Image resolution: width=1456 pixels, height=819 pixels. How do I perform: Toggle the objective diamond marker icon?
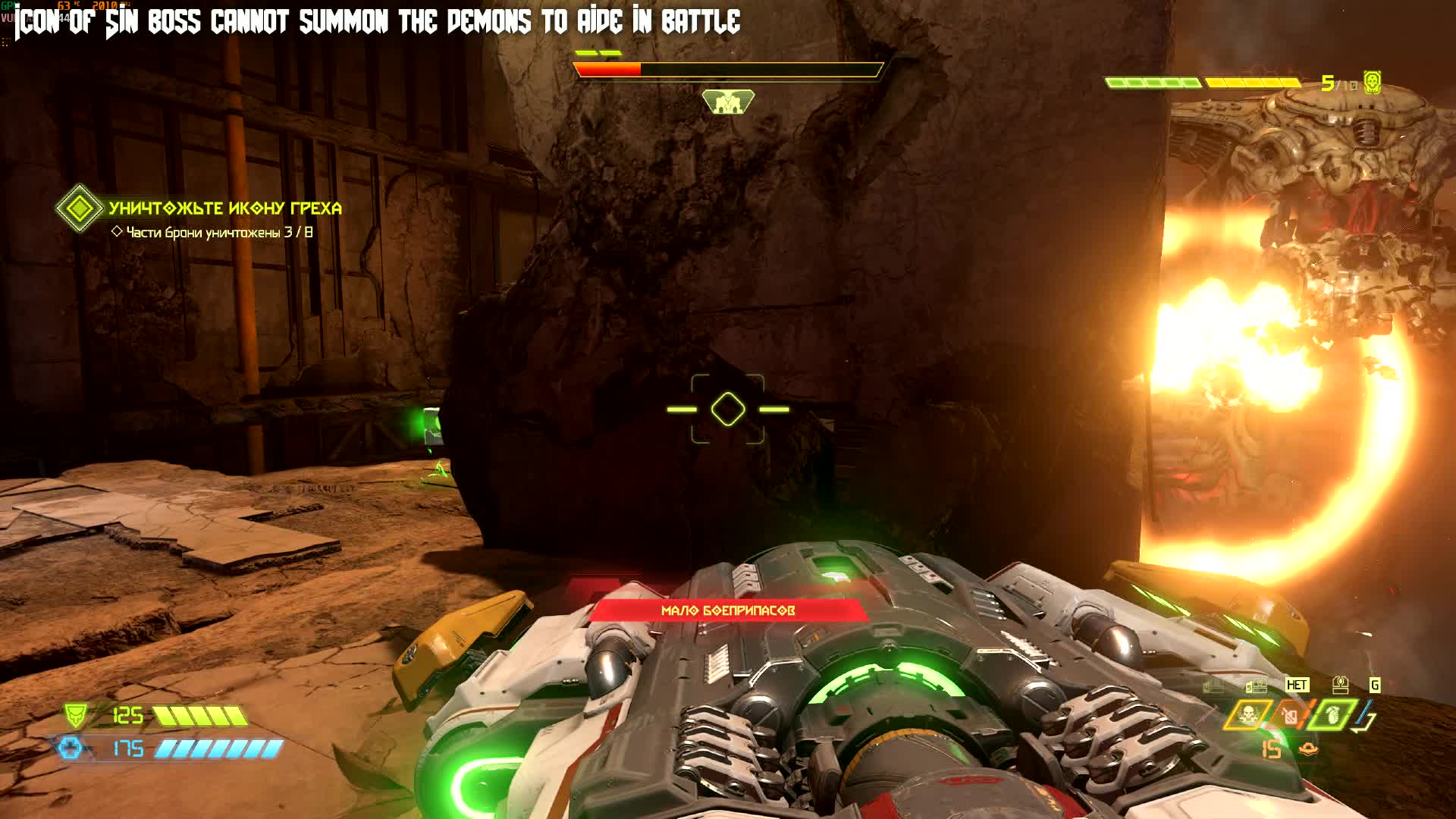(80, 207)
